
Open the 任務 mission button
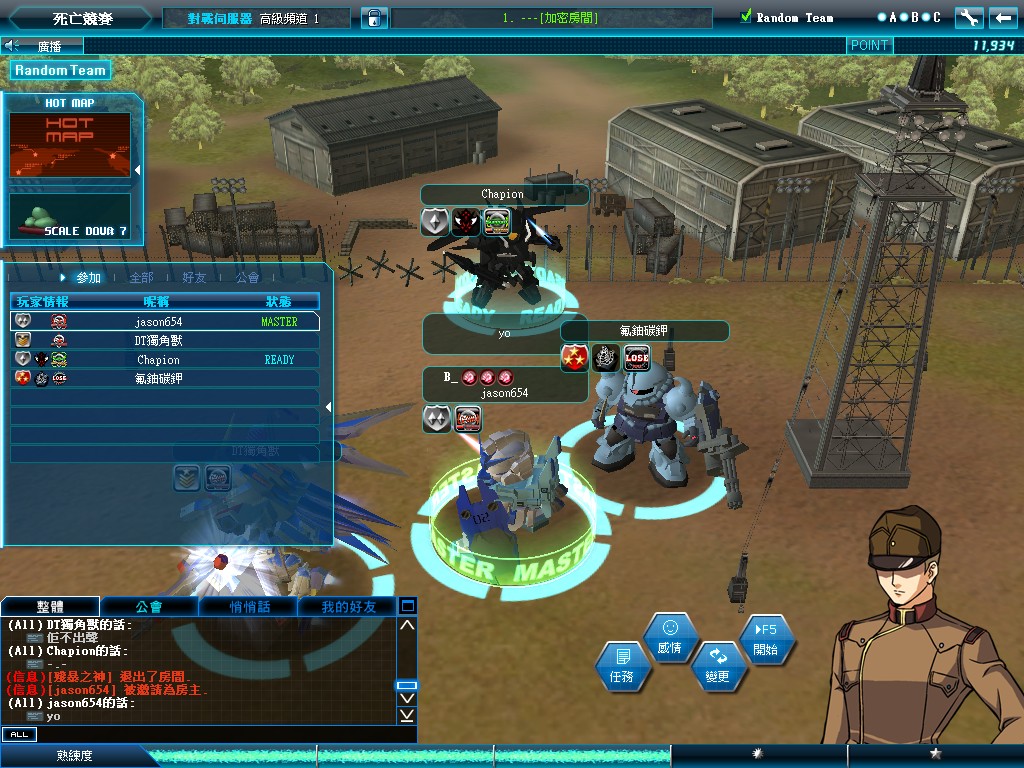(622, 667)
